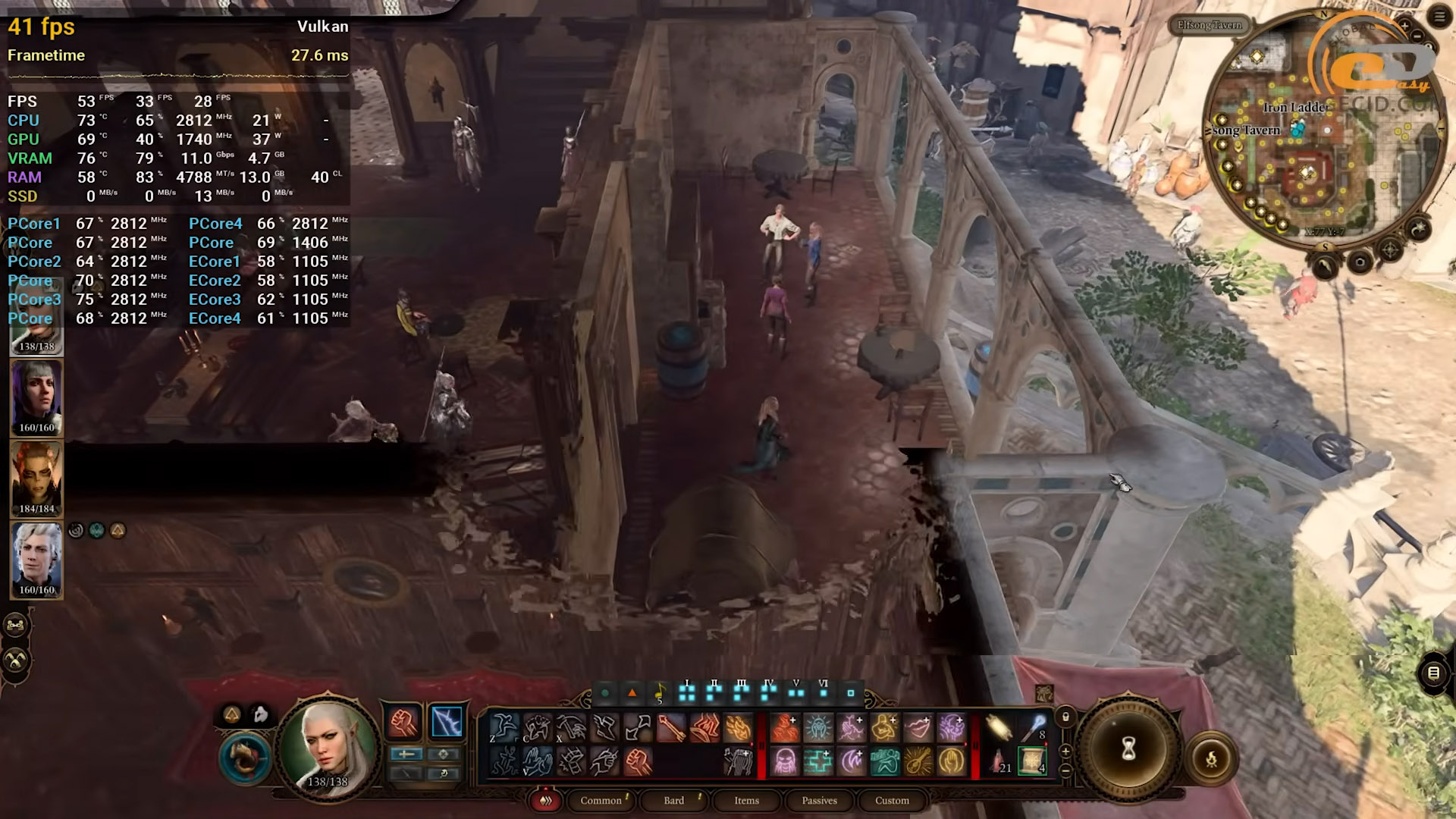Open the campfire rest button
This screenshot has width=1456, height=819.
point(1211,758)
